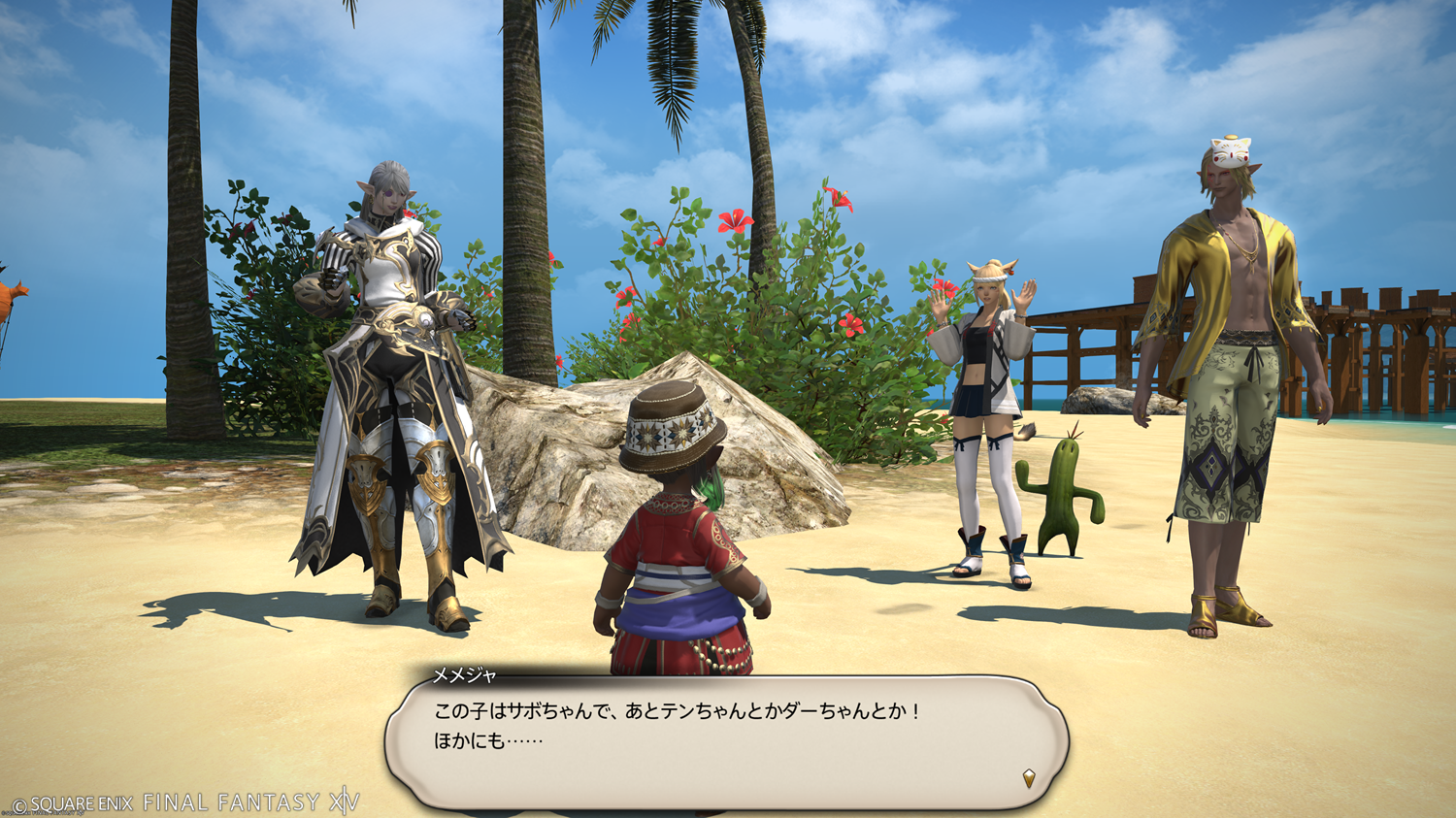Advance dialogue using the gold arrow indicator
The image size is (1456, 818).
pos(1029,777)
